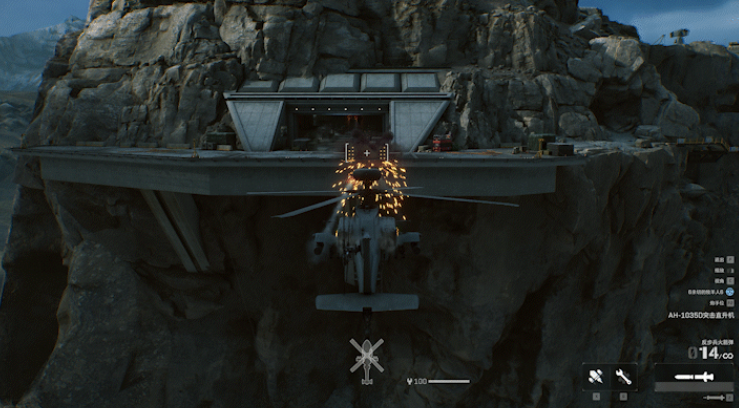Activate the flare countermeasure icon
Image resolution: width=739 pixels, height=408 pixels.
pyautogui.click(x=597, y=377)
